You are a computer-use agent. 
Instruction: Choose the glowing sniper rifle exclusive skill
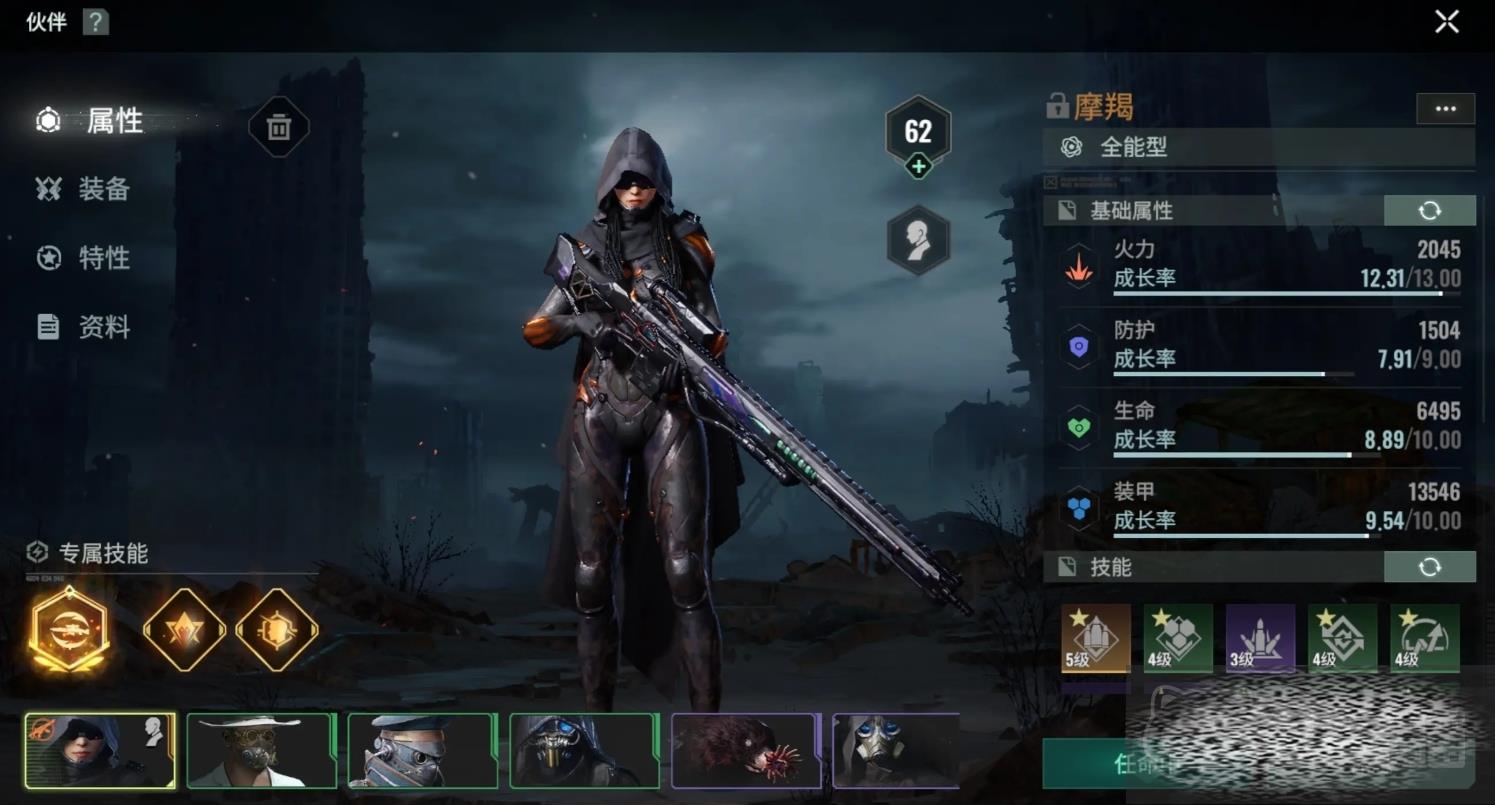point(70,630)
